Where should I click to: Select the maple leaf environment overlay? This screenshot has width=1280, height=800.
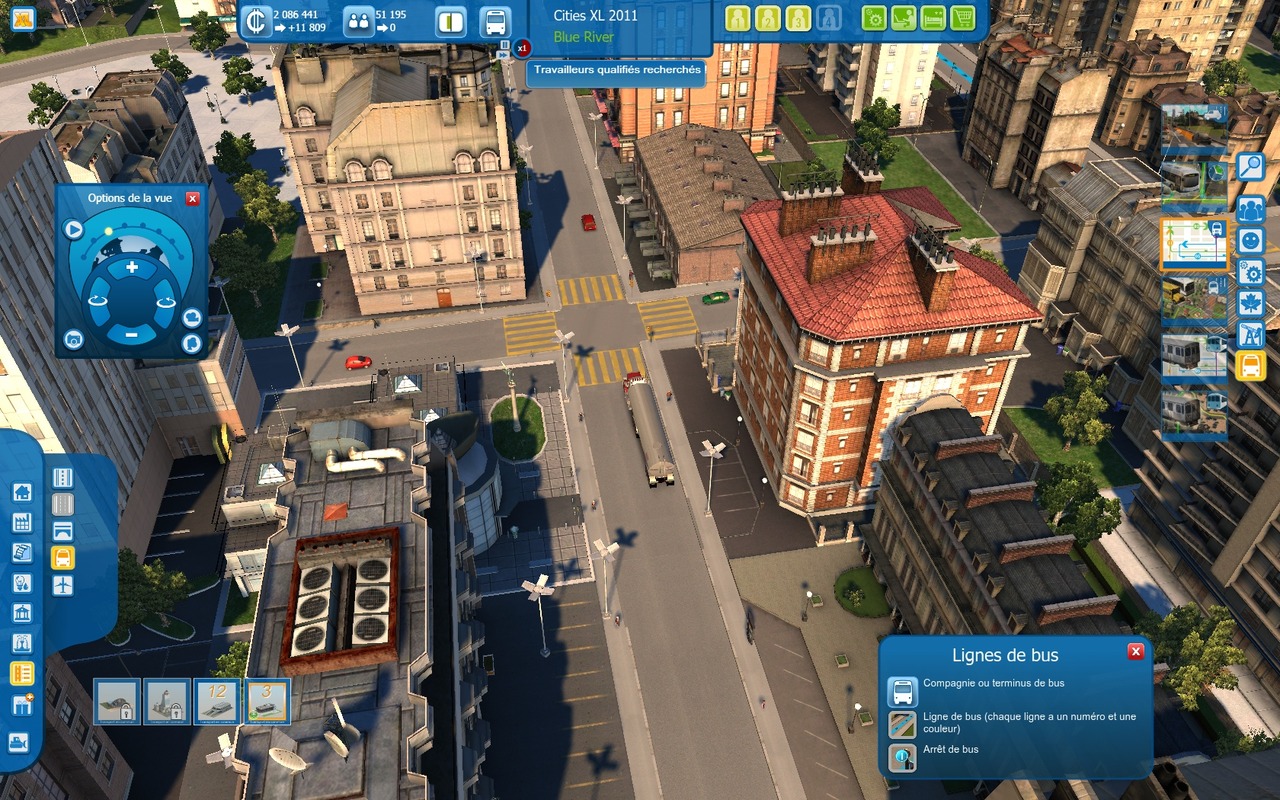1250,304
